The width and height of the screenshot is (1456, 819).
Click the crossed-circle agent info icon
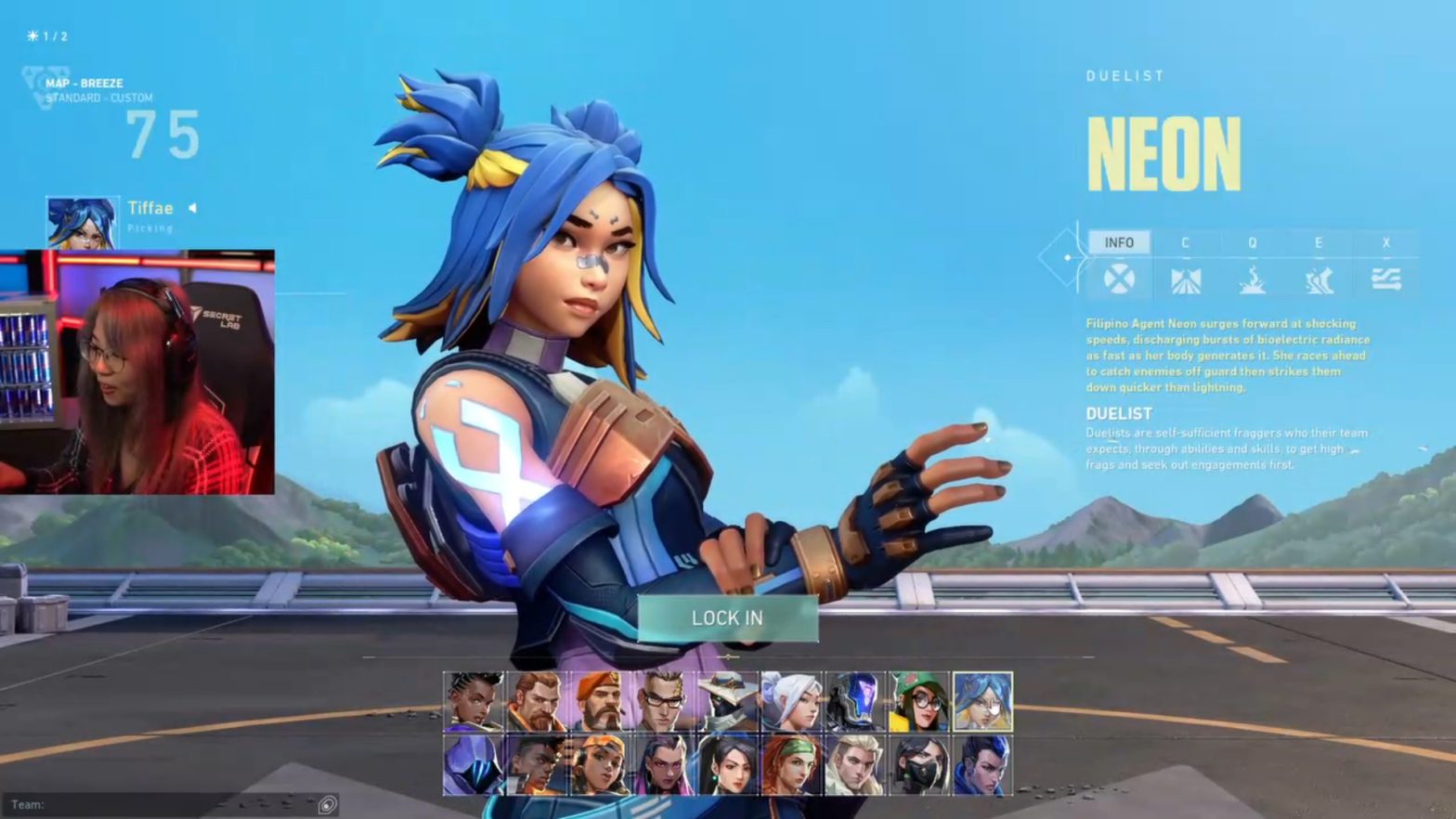tap(1120, 279)
